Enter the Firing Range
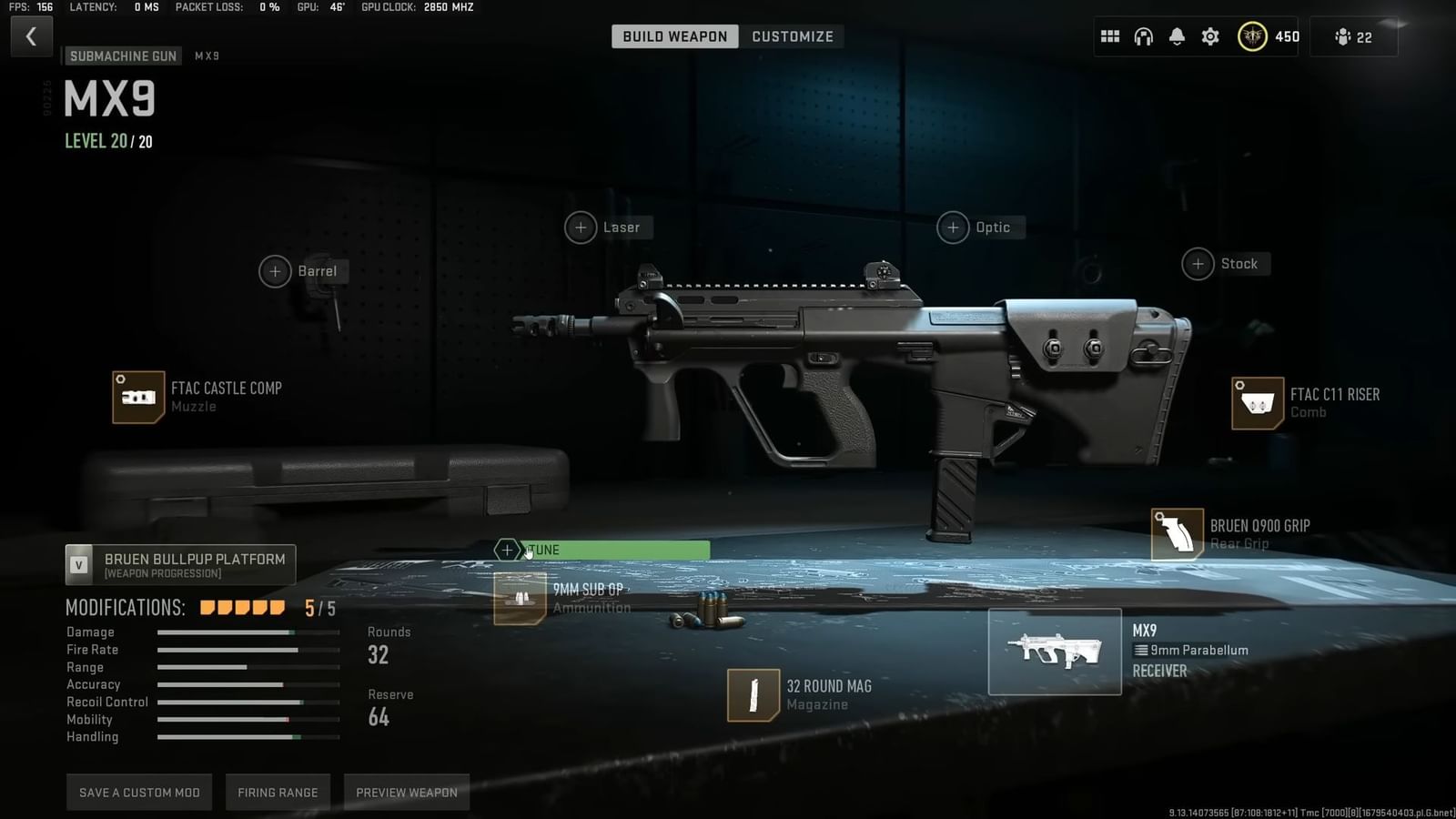 (278, 792)
